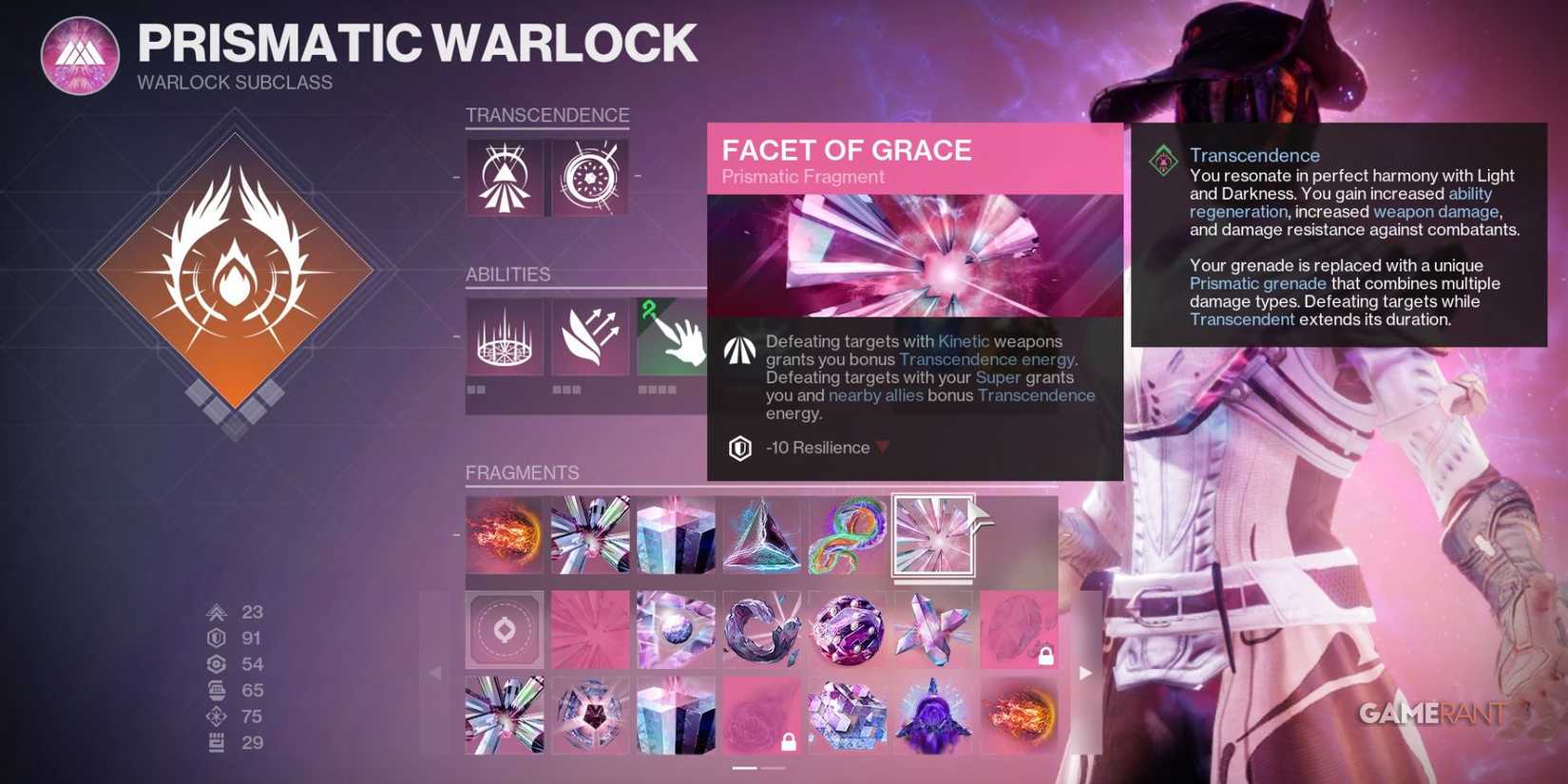
Task: Select the ABILITIES section header
Action: [507, 275]
